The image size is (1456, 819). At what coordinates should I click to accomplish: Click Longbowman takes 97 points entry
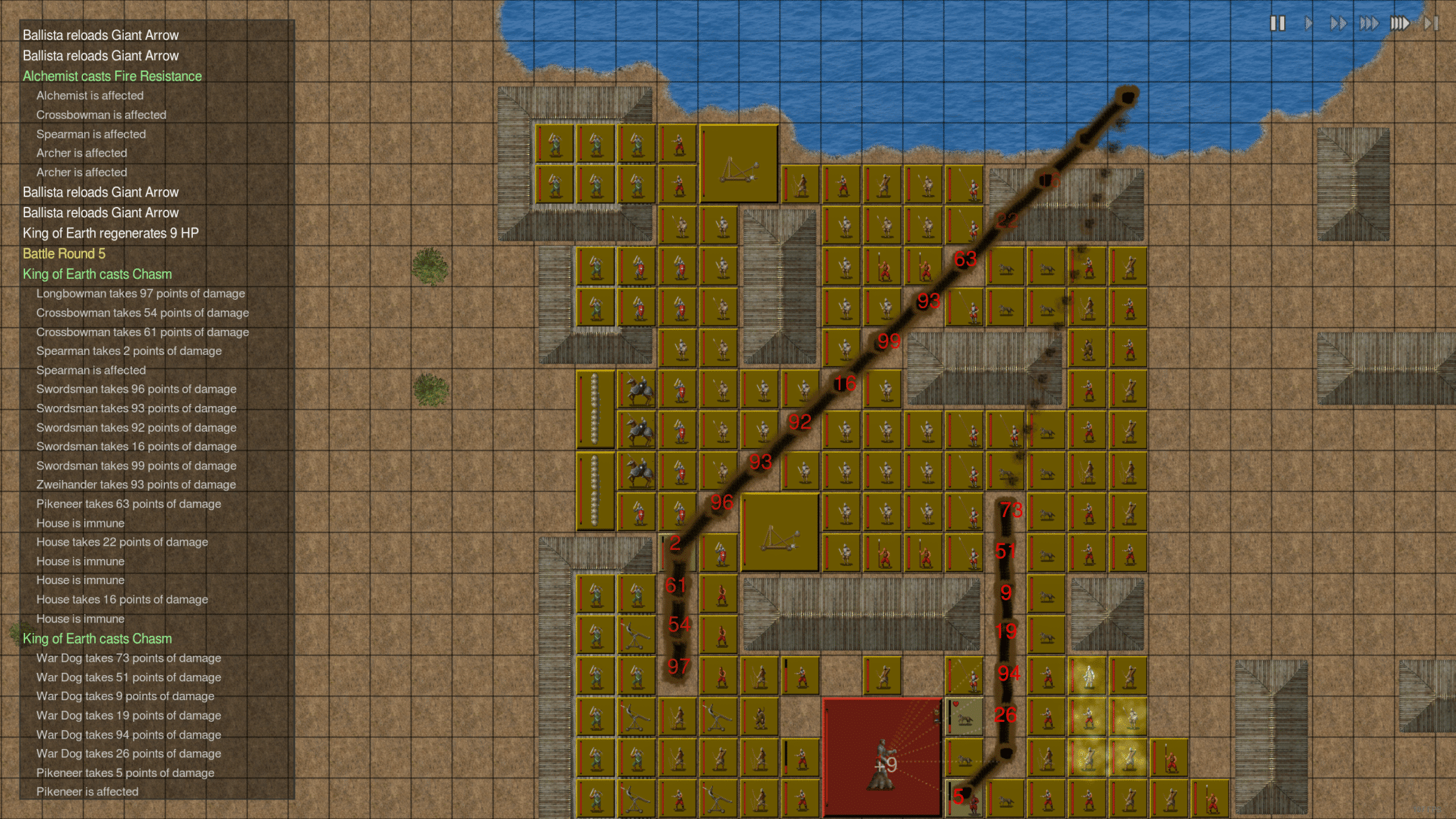pyautogui.click(x=140, y=293)
